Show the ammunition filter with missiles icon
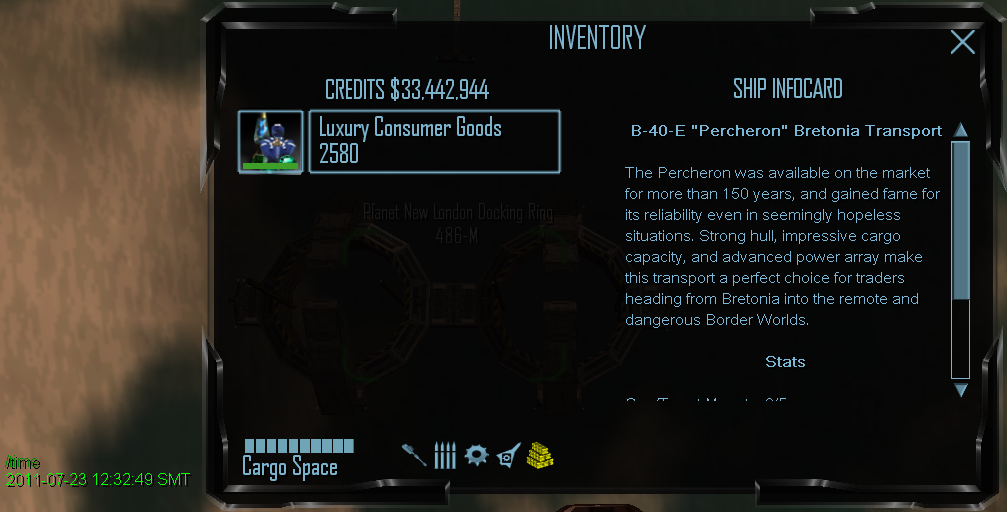This screenshot has height=512, width=1007. point(445,455)
